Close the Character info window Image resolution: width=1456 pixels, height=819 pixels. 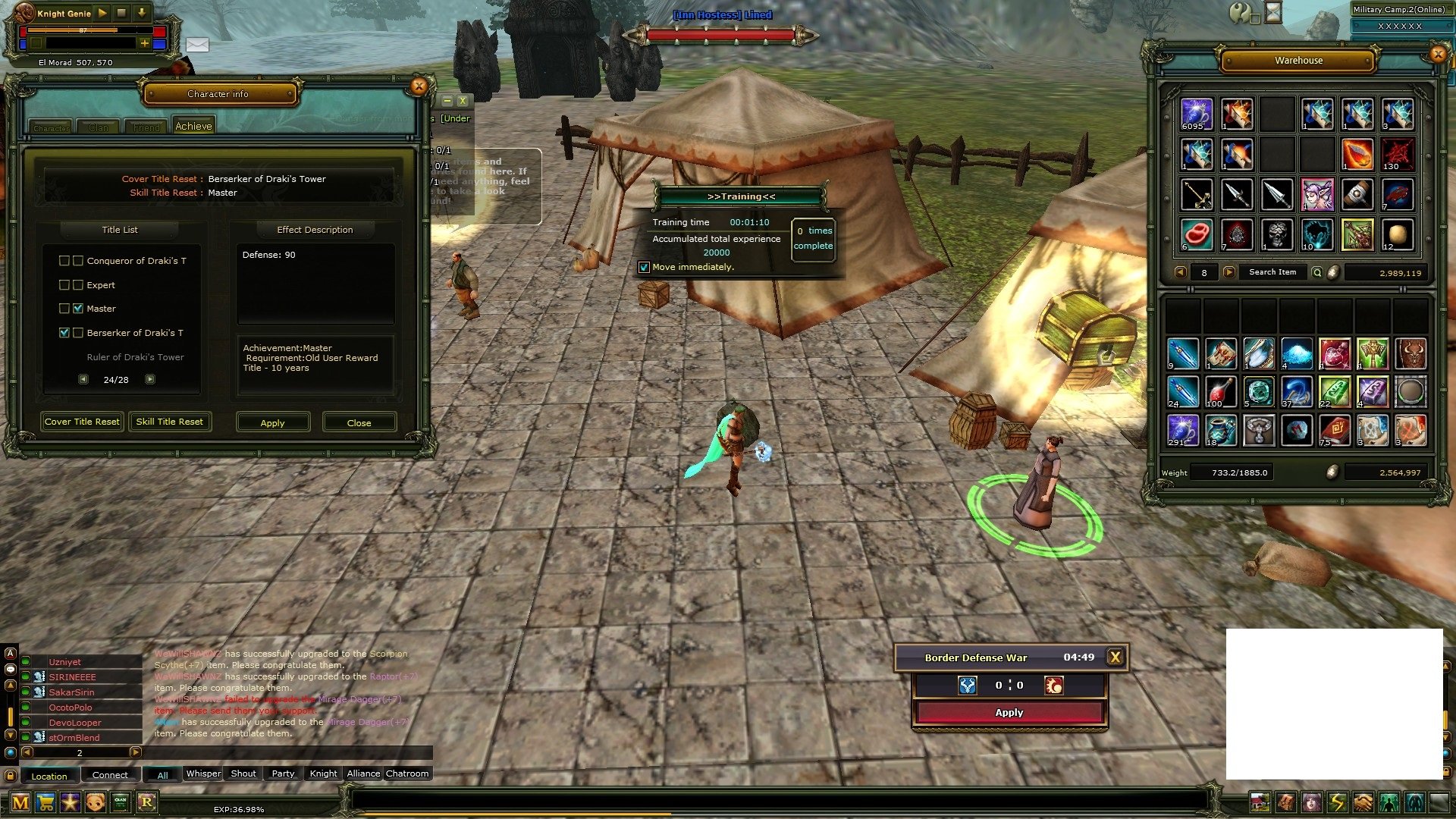pyautogui.click(x=419, y=86)
